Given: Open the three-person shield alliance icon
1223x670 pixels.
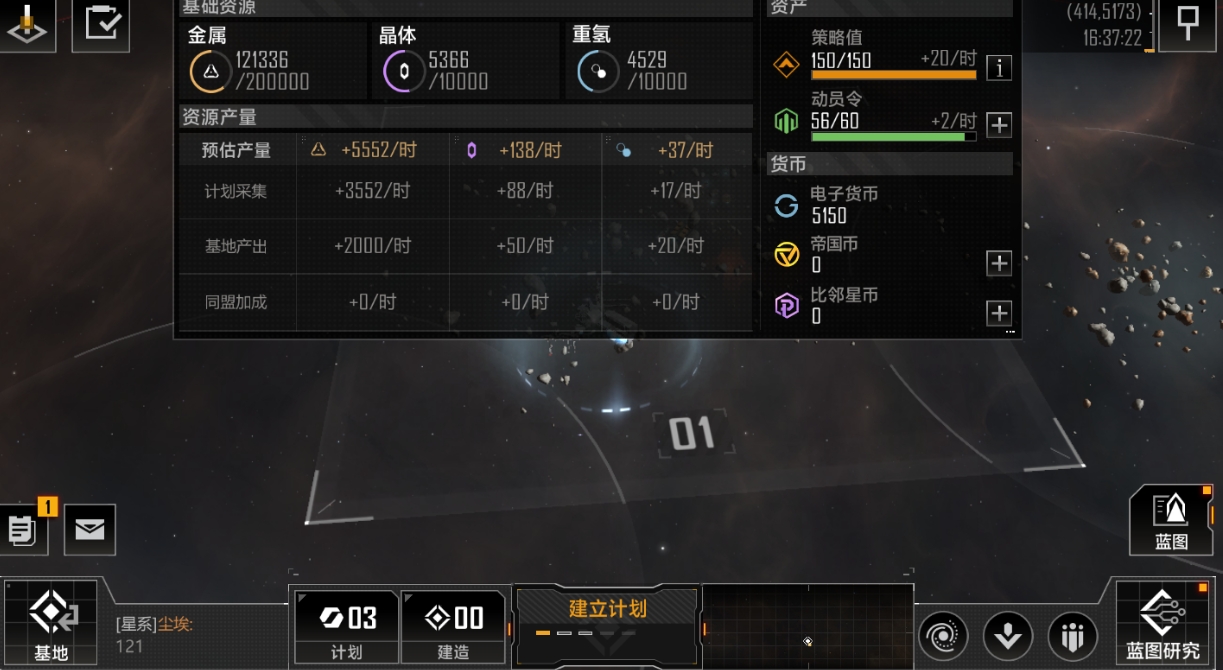Looking at the screenshot, I should click(x=1073, y=635).
